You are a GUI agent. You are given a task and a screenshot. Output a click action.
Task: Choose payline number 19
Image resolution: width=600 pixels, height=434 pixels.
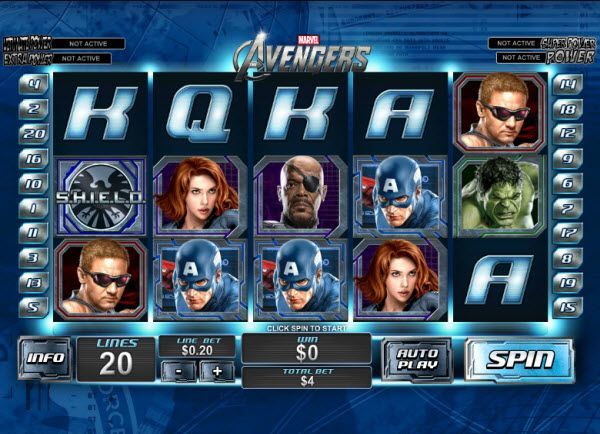(567, 282)
